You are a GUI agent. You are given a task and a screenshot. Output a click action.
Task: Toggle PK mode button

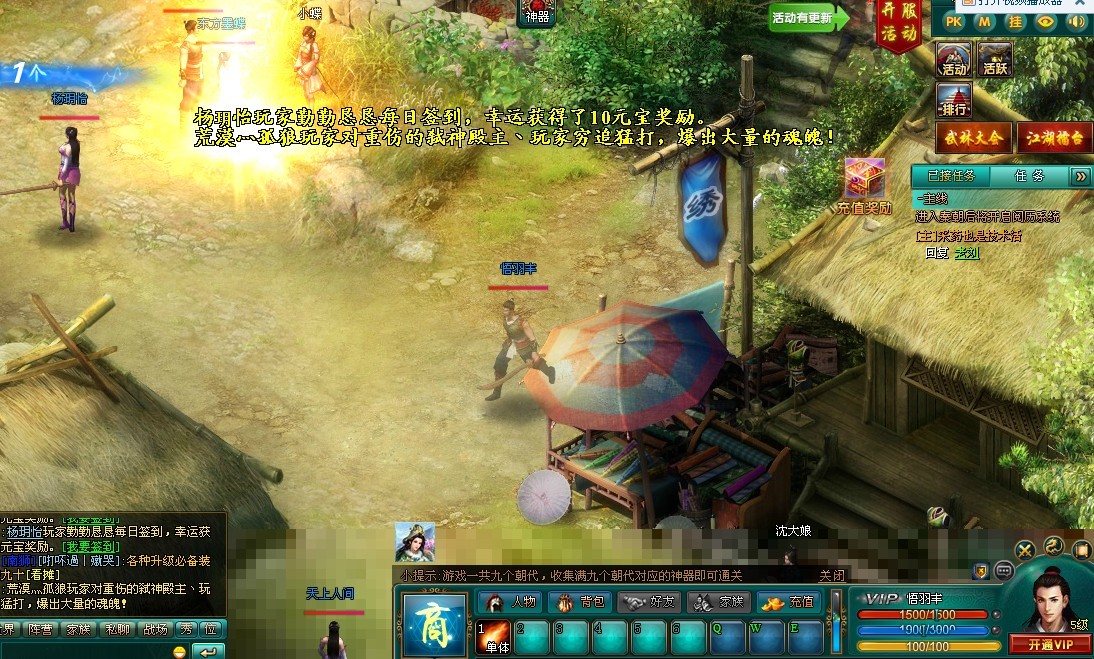954,21
